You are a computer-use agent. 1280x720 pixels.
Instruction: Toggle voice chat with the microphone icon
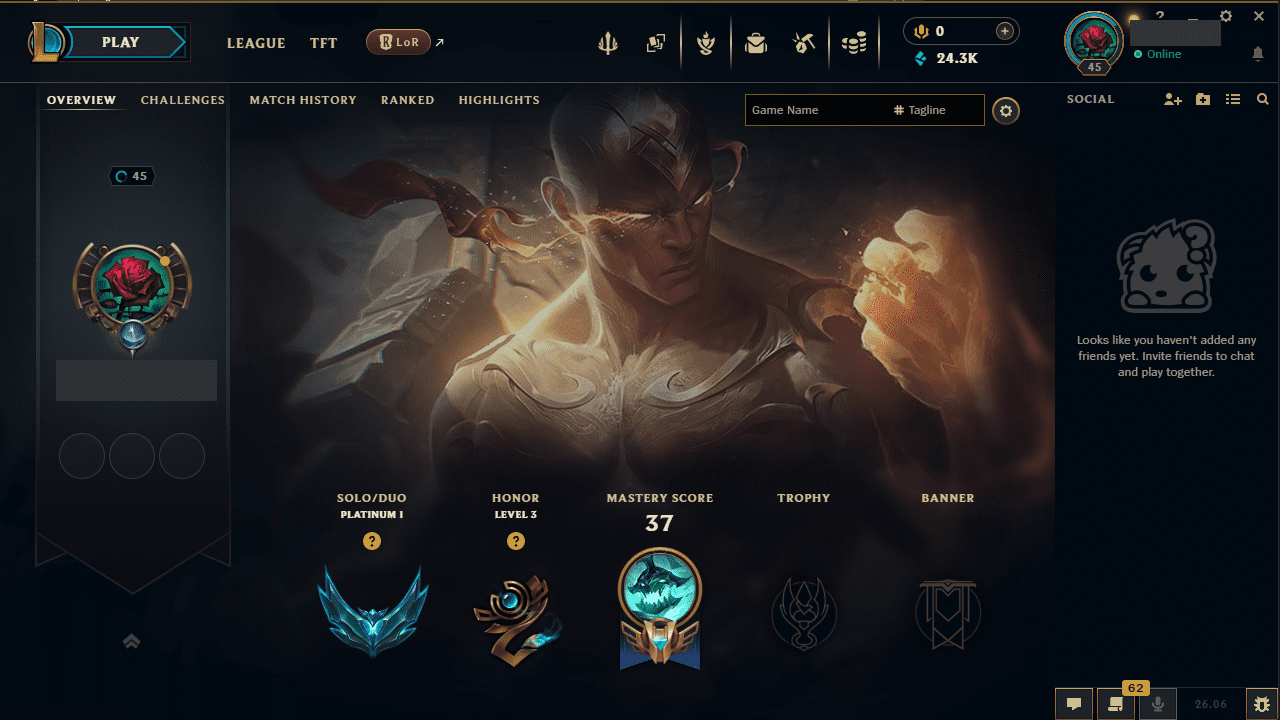click(1157, 704)
